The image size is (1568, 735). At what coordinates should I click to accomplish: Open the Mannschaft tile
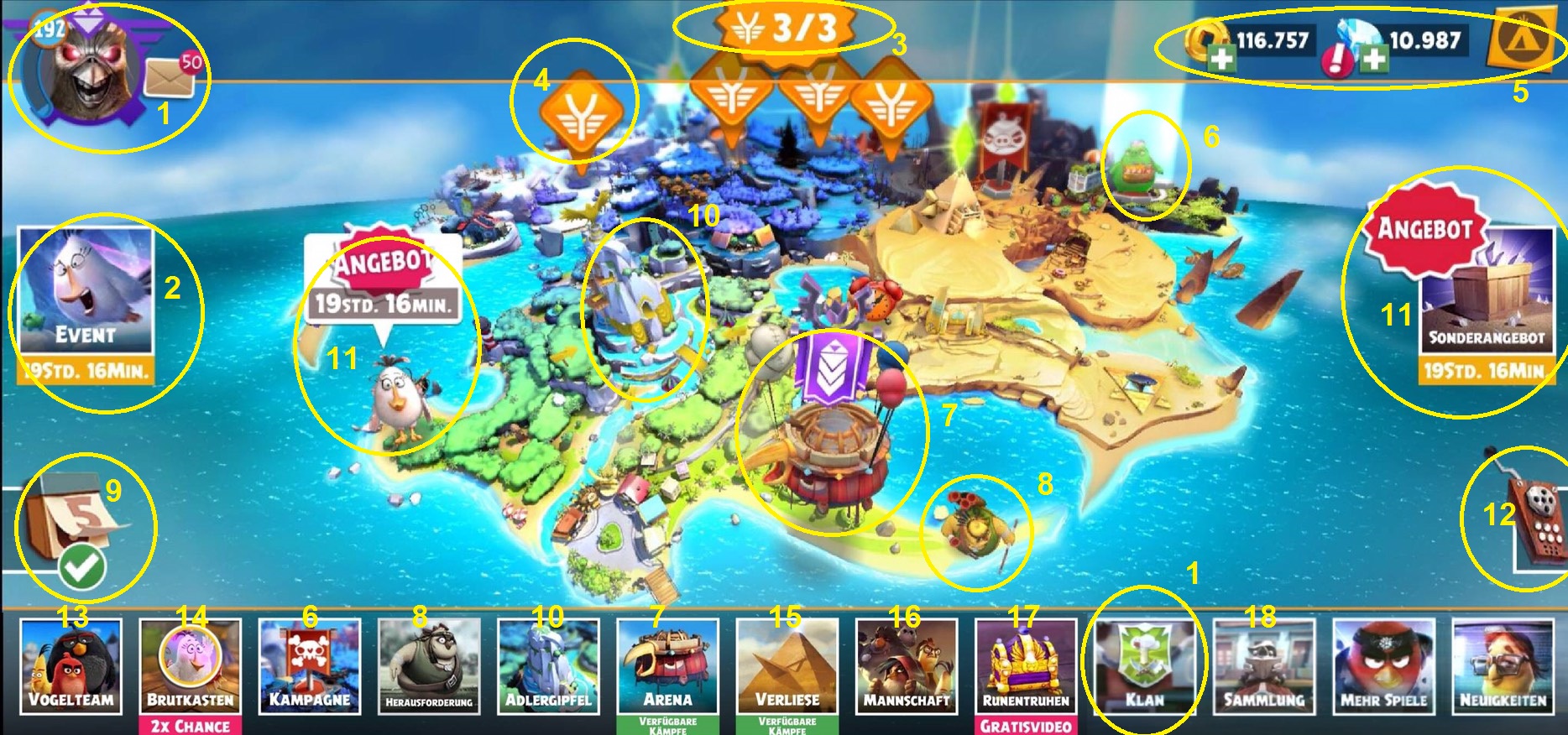click(907, 666)
